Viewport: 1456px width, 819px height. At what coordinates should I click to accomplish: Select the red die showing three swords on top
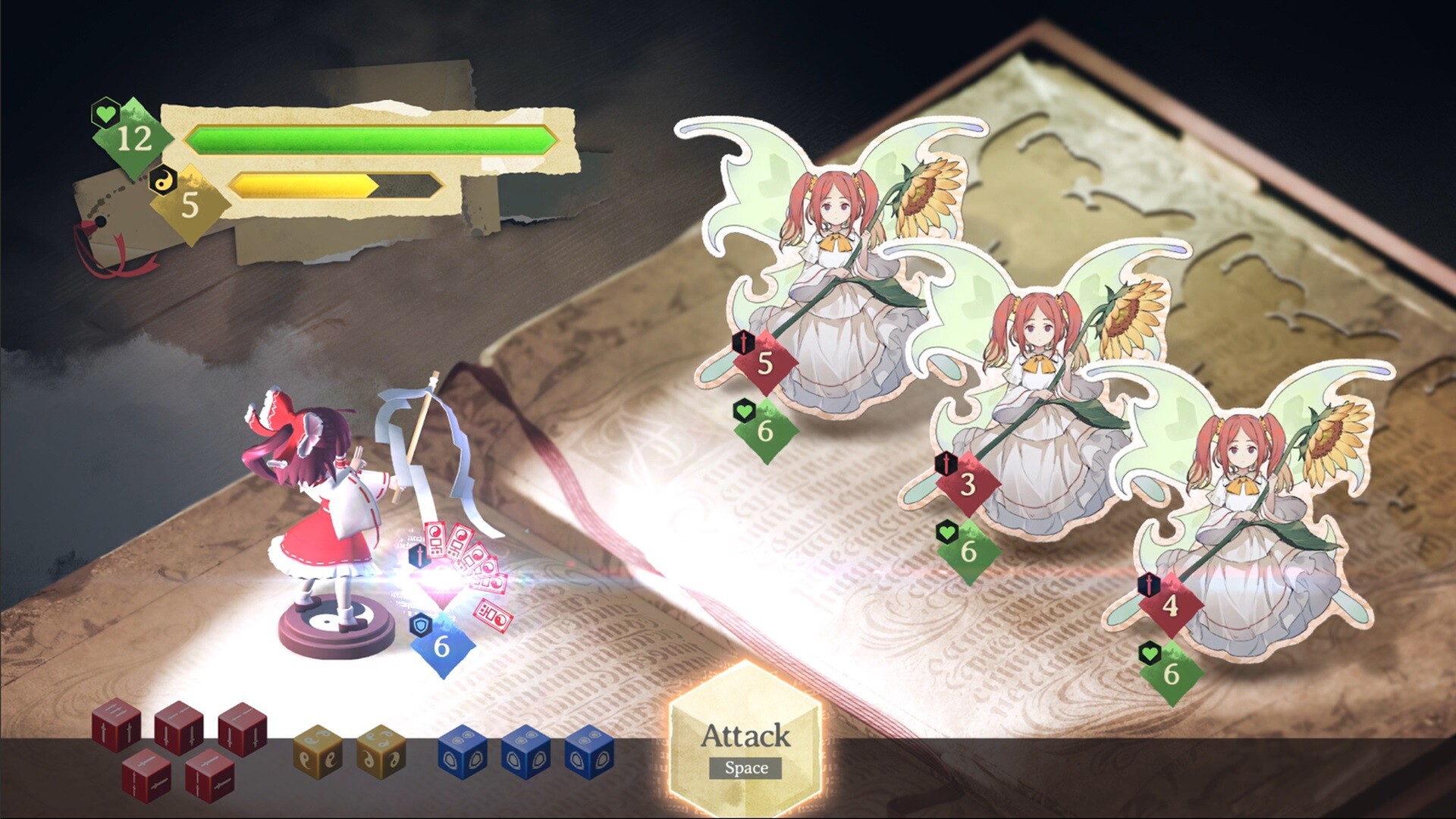(116, 725)
